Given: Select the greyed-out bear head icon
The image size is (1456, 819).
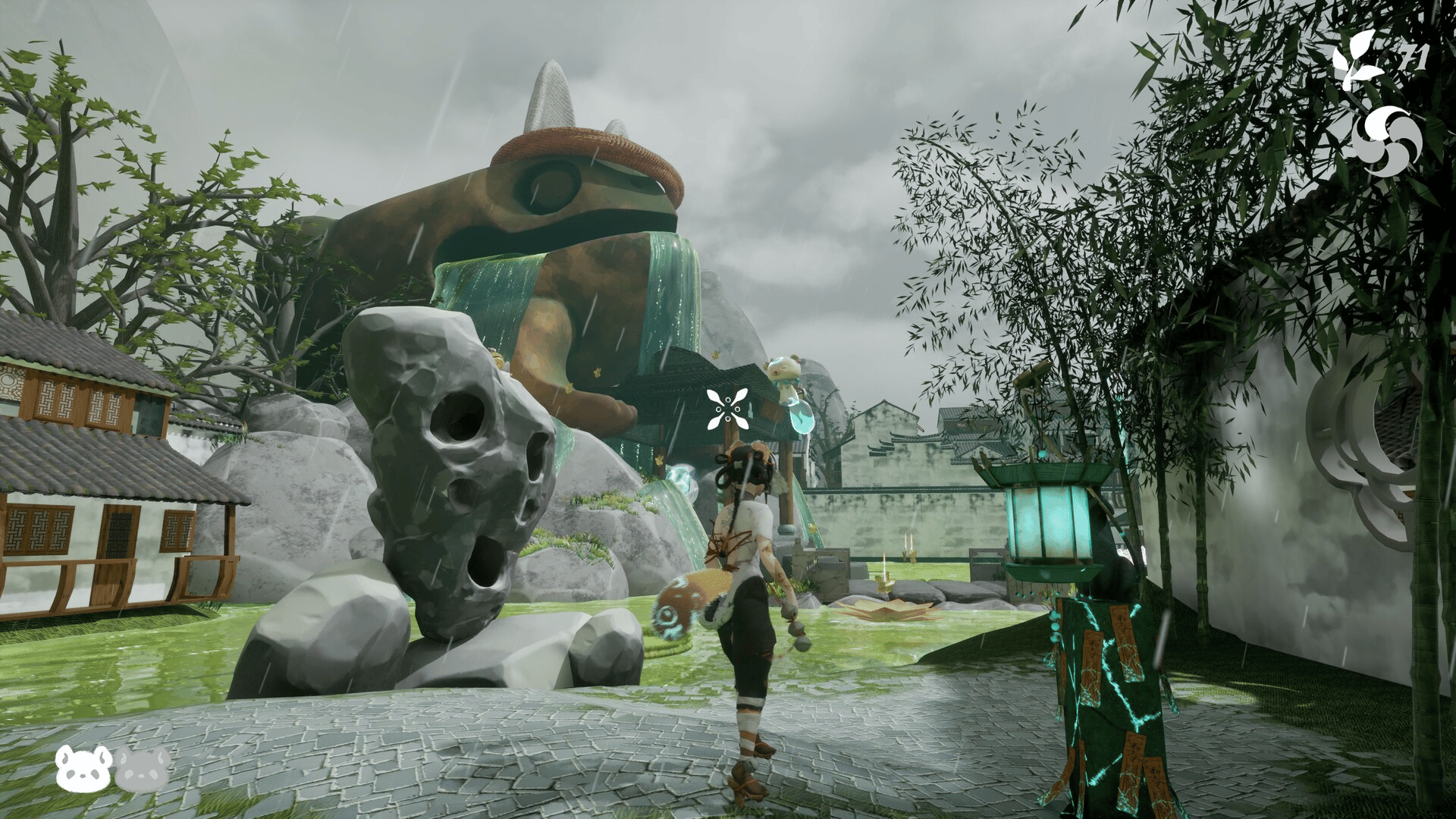Looking at the screenshot, I should pos(143,767).
